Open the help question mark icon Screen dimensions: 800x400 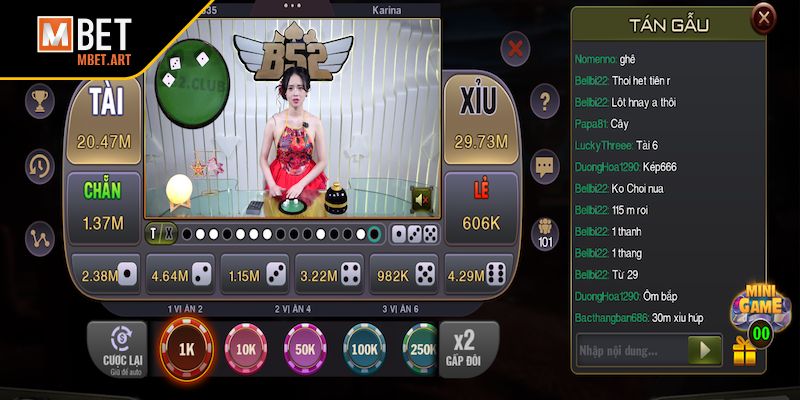(x=544, y=100)
